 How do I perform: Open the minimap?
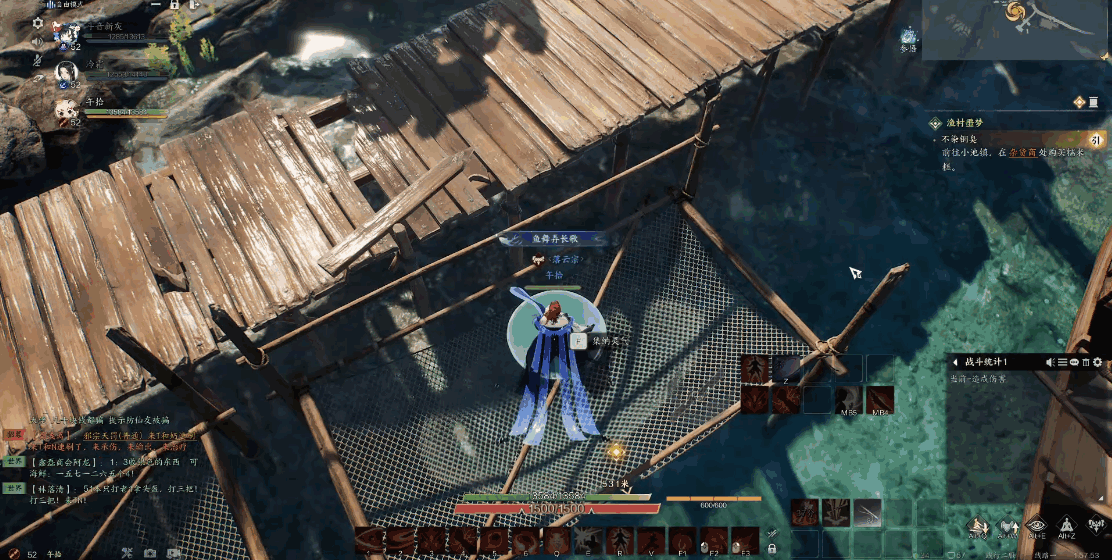point(1016,31)
